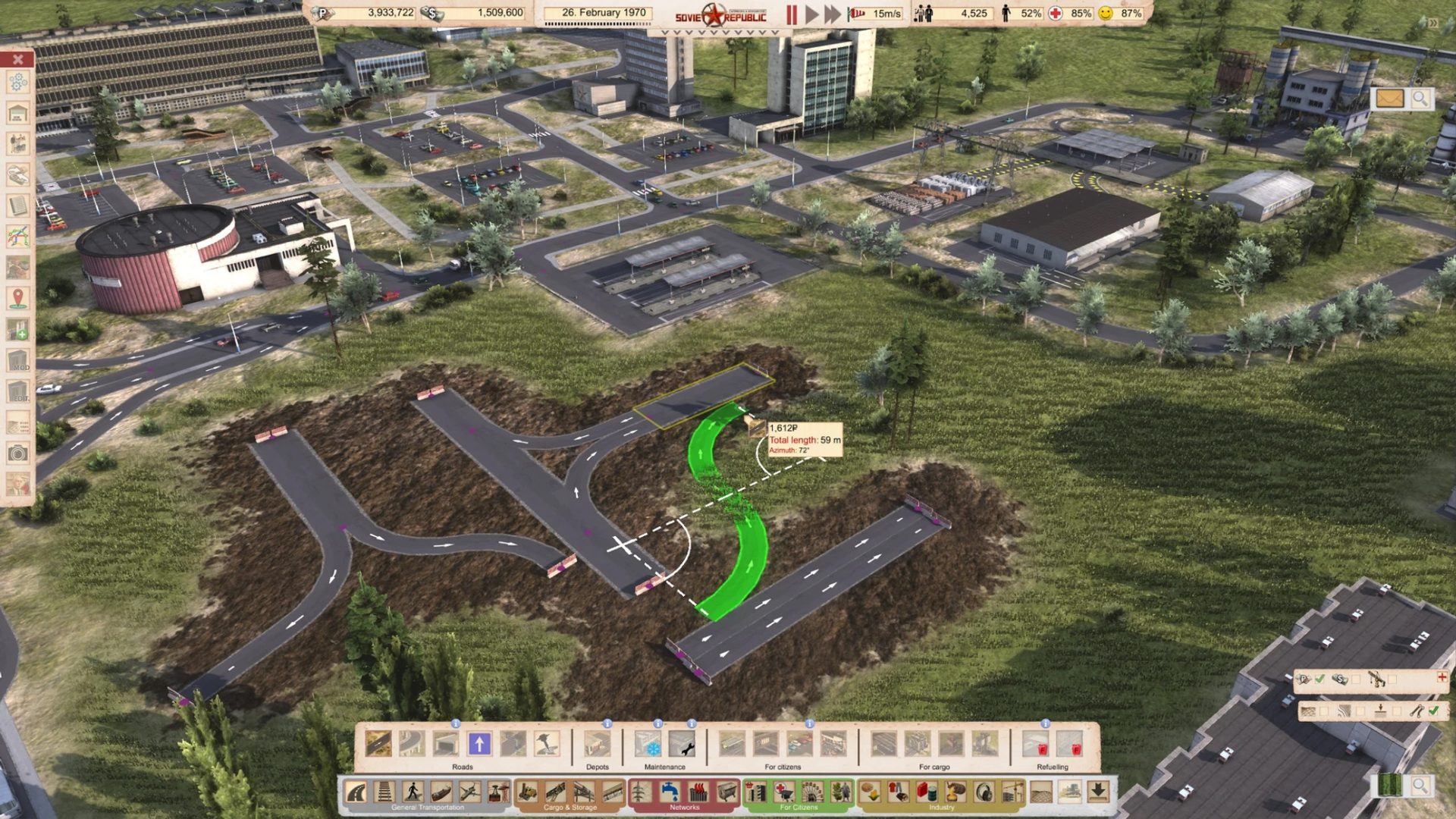Screen dimensions: 1456x819
Task: Open railway category in General Transportation
Action: point(384,792)
